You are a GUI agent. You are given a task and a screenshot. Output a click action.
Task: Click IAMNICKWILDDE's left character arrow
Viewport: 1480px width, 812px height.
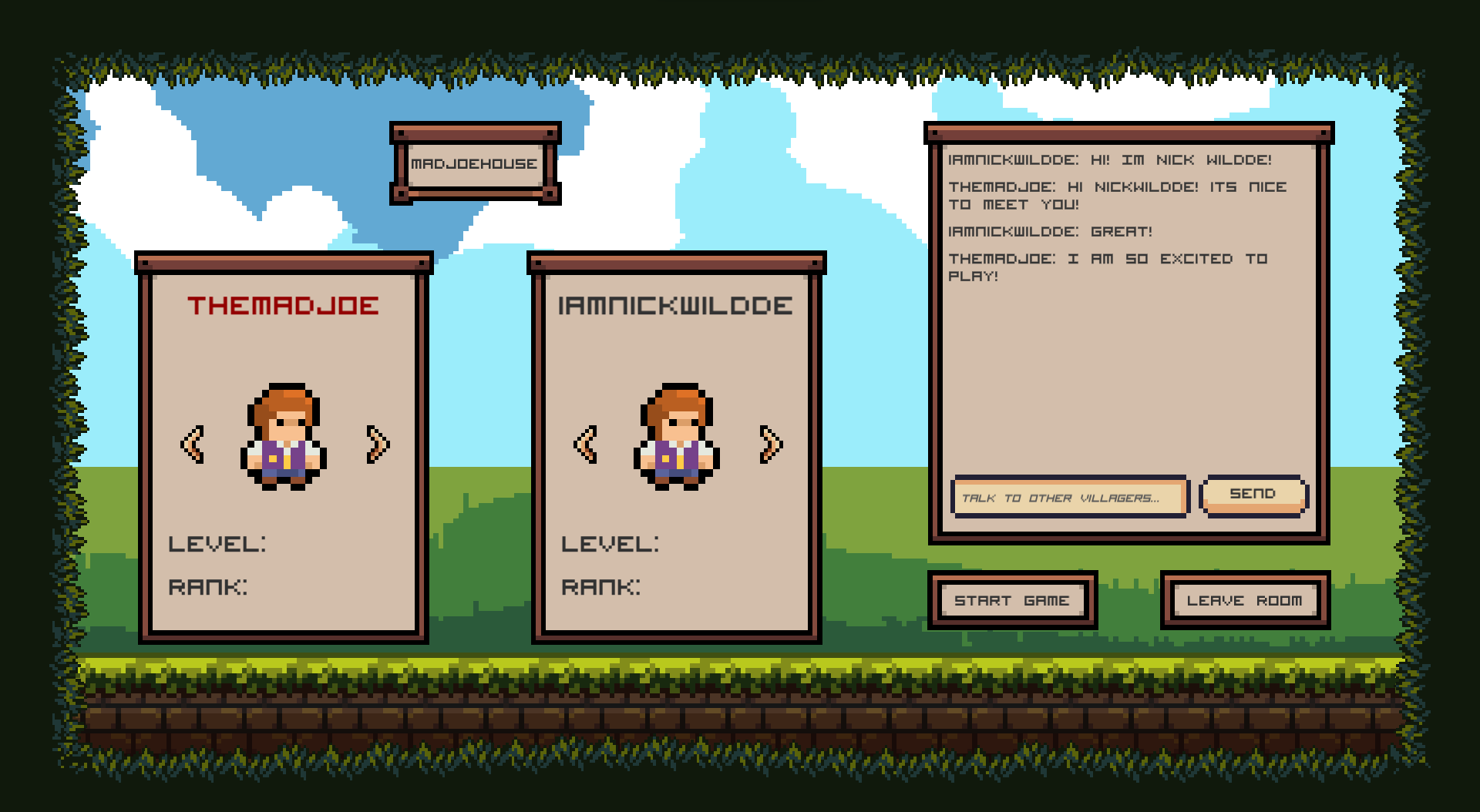click(586, 444)
